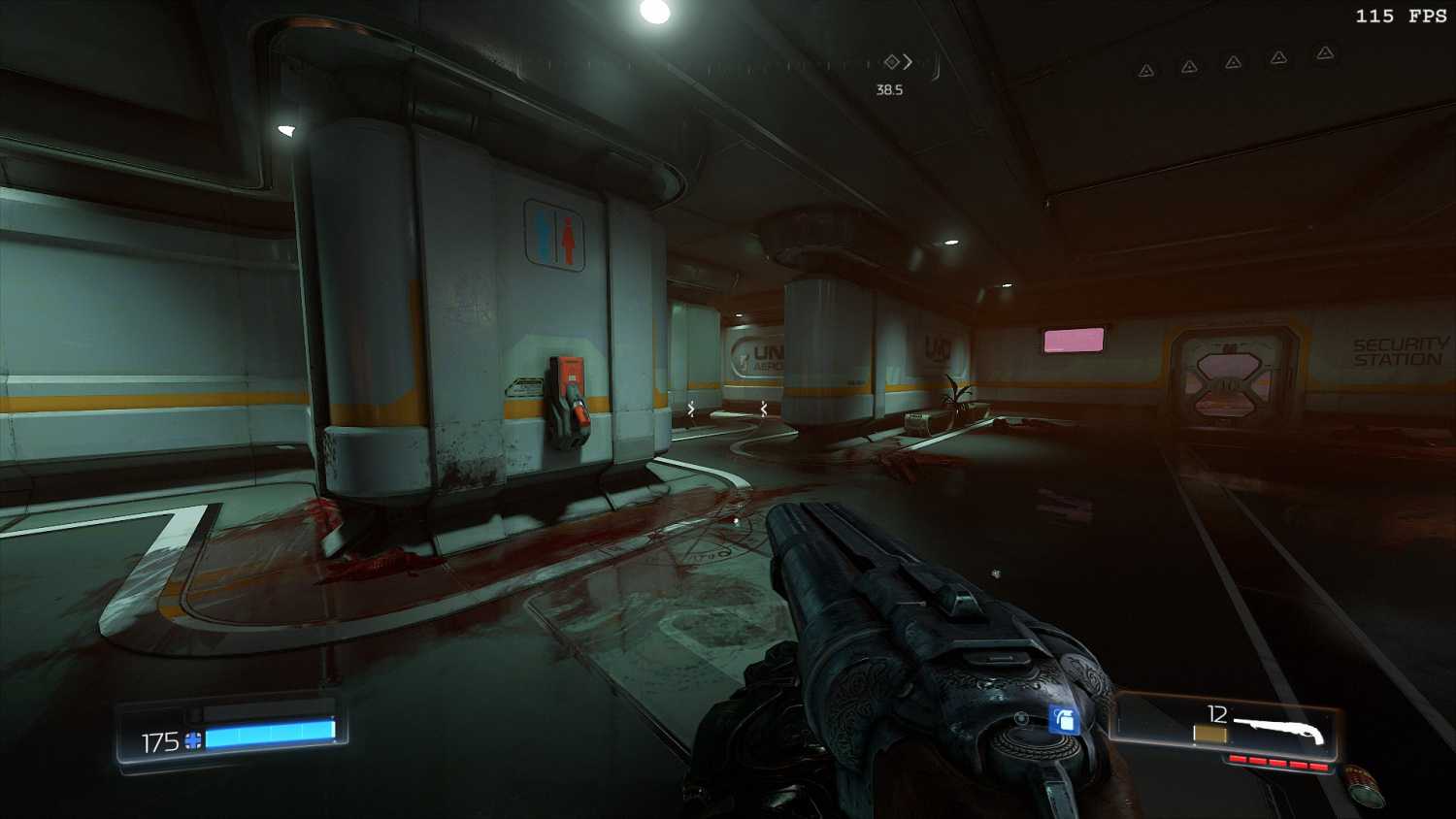Click the super shotgun weapon icon
The height and width of the screenshot is (819, 1456).
[x=1280, y=729]
